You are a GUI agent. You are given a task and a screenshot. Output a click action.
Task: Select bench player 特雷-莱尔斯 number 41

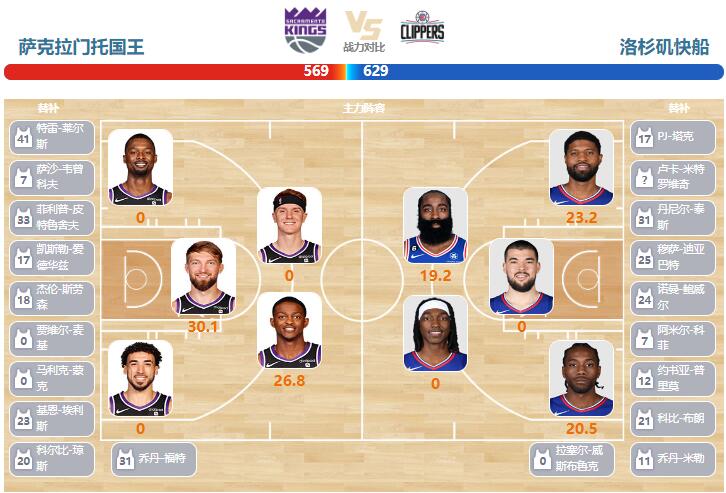[x=52, y=136]
